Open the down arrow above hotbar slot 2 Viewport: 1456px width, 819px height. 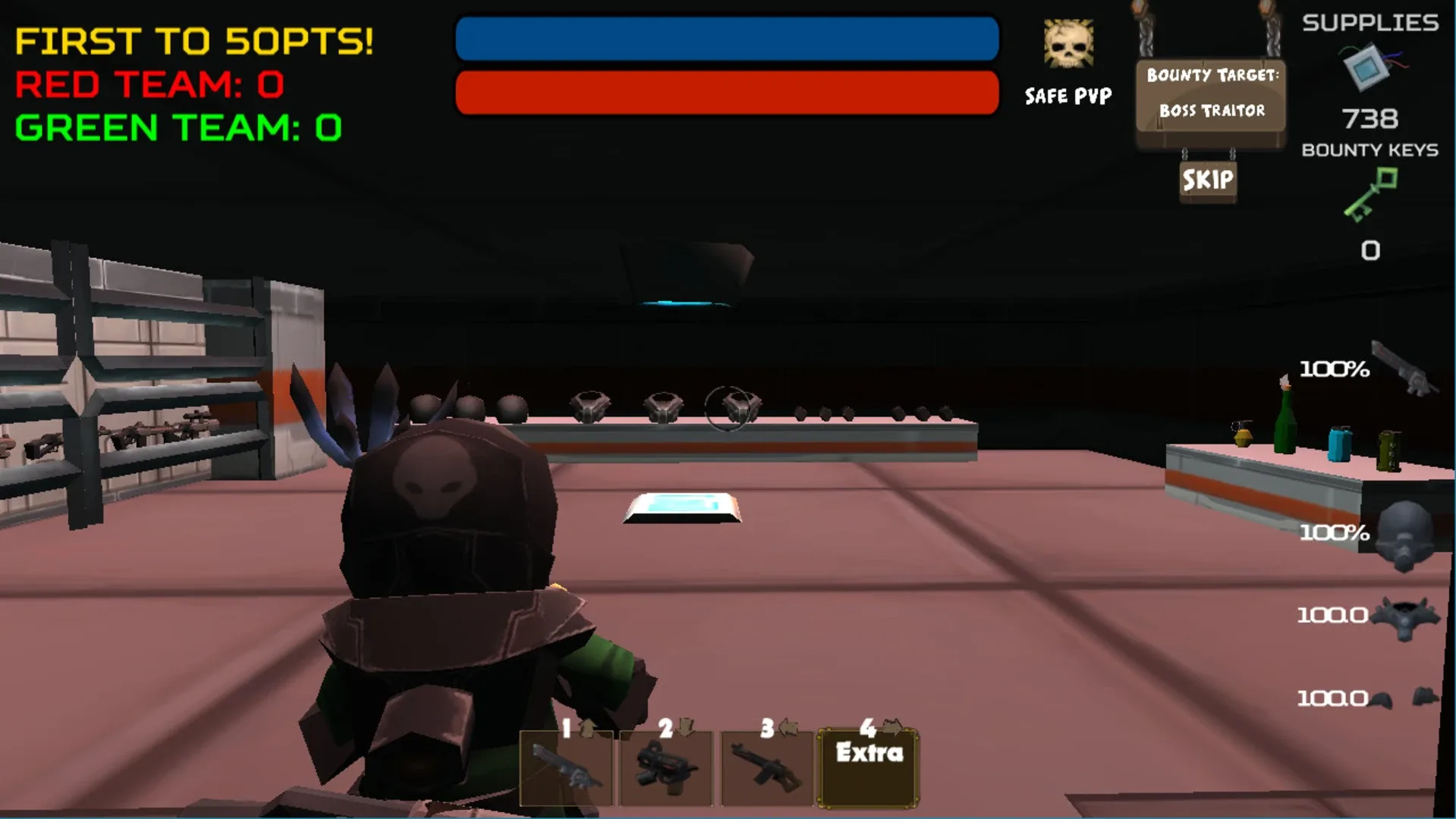coord(684,726)
